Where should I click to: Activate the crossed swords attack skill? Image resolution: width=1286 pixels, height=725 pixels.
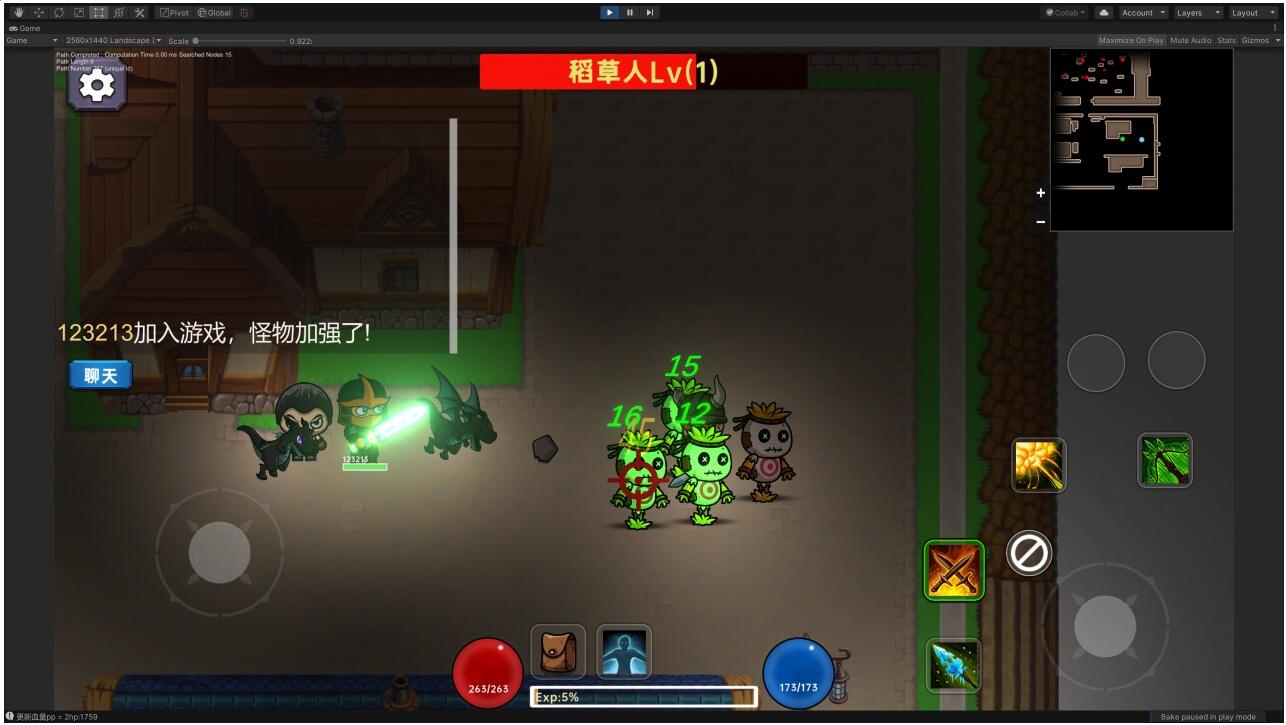[954, 570]
